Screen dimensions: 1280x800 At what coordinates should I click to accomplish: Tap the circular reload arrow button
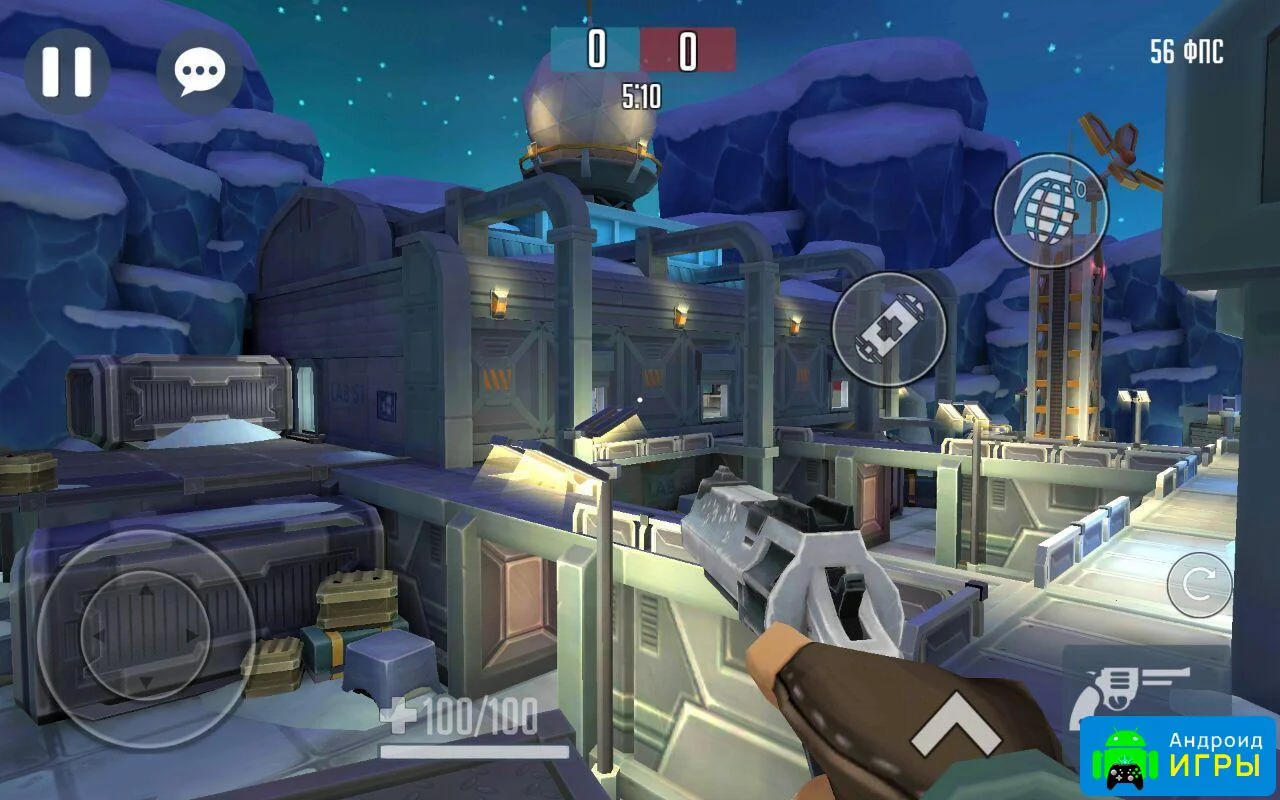coord(1199,585)
